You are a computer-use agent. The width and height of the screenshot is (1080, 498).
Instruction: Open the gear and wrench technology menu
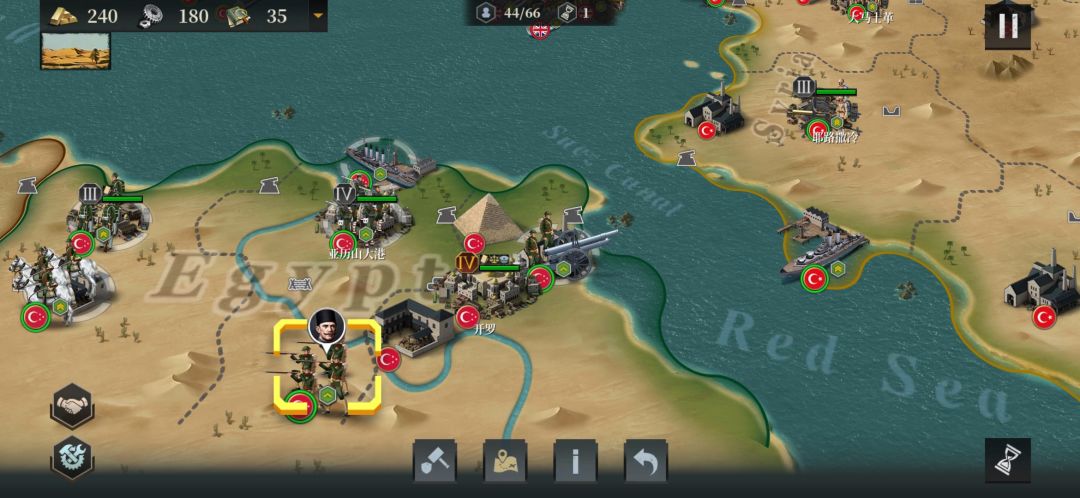72,459
